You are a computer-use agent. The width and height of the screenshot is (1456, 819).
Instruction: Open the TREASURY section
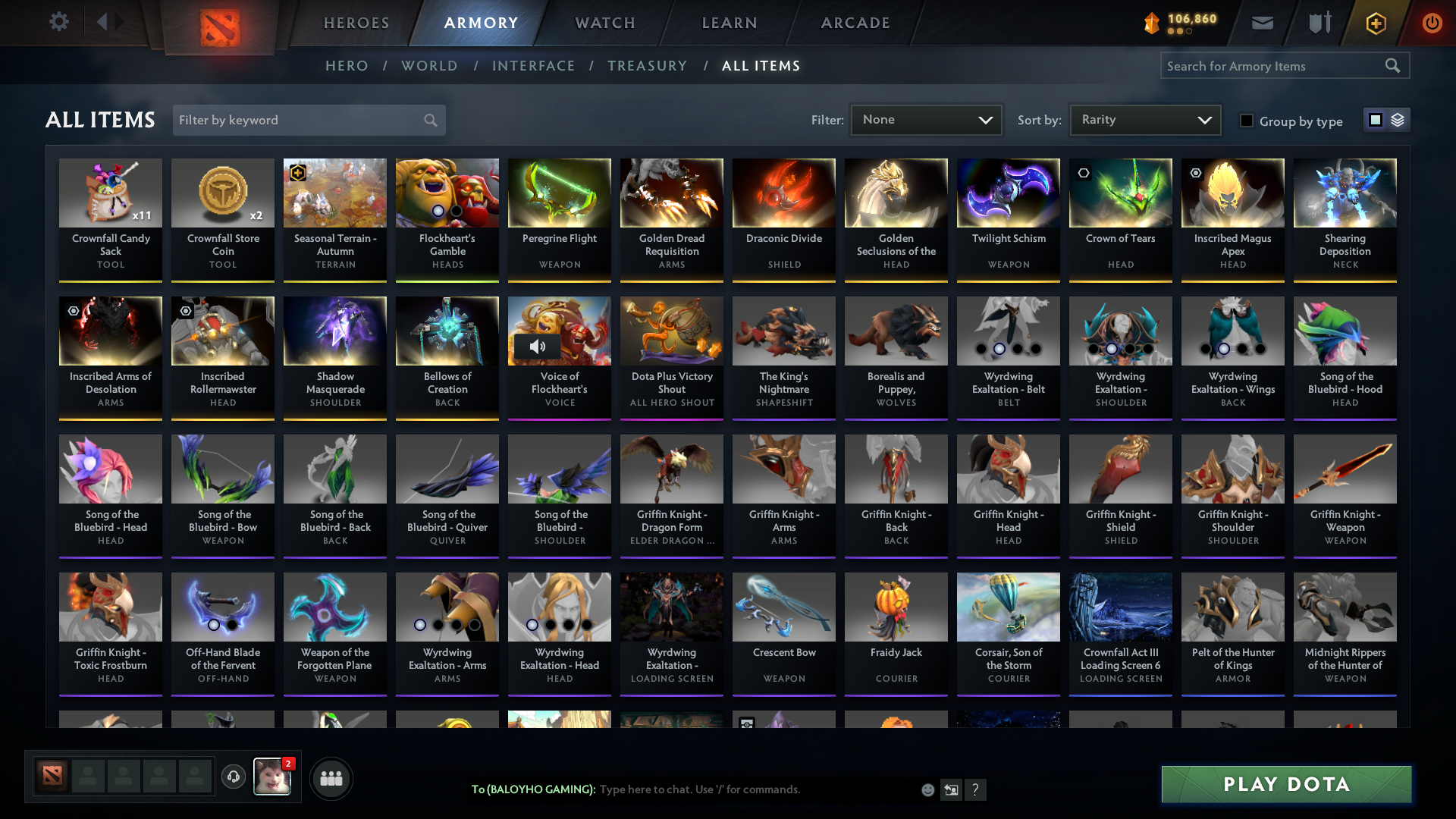(647, 66)
